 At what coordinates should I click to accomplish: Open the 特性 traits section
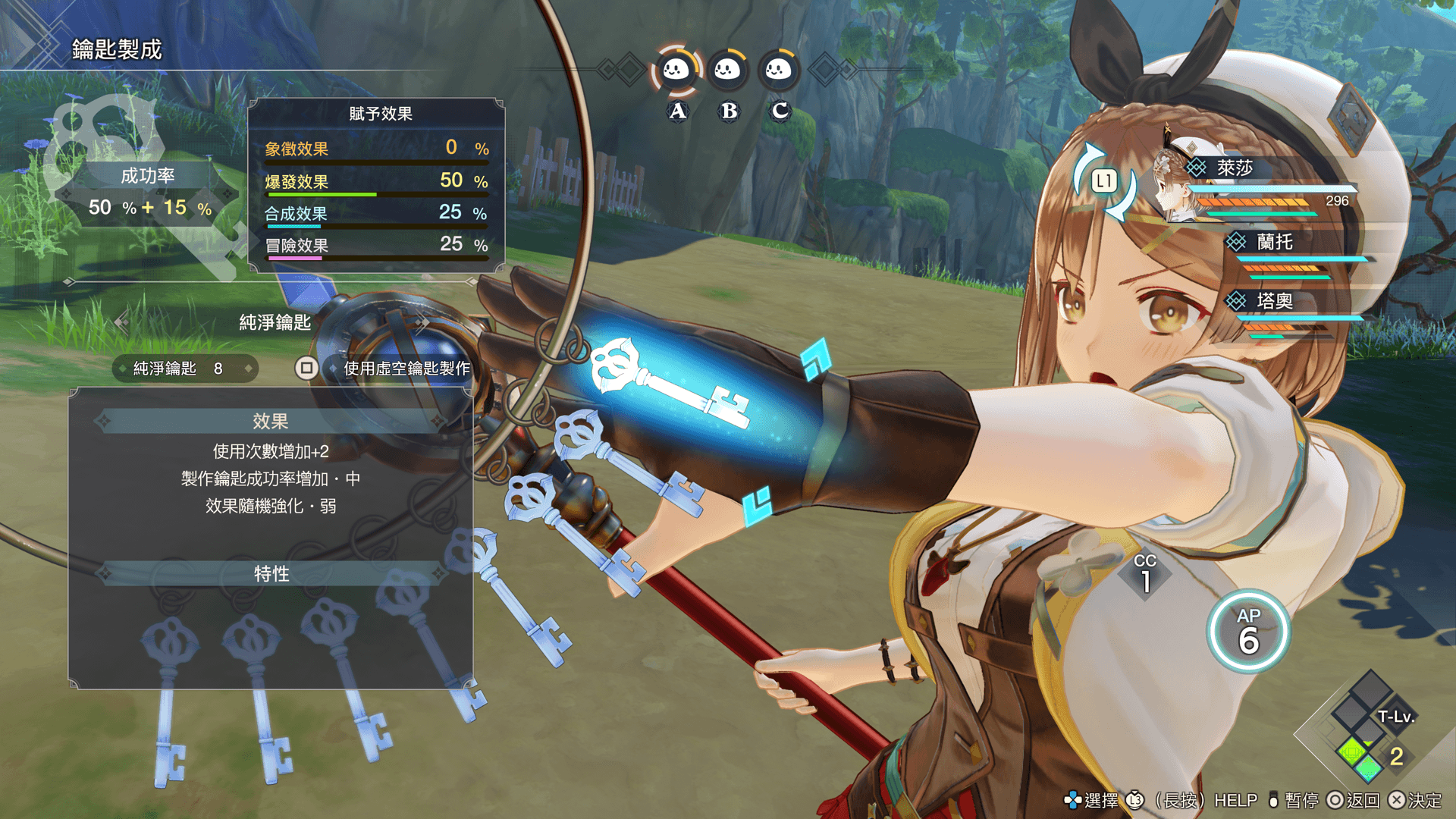271,574
